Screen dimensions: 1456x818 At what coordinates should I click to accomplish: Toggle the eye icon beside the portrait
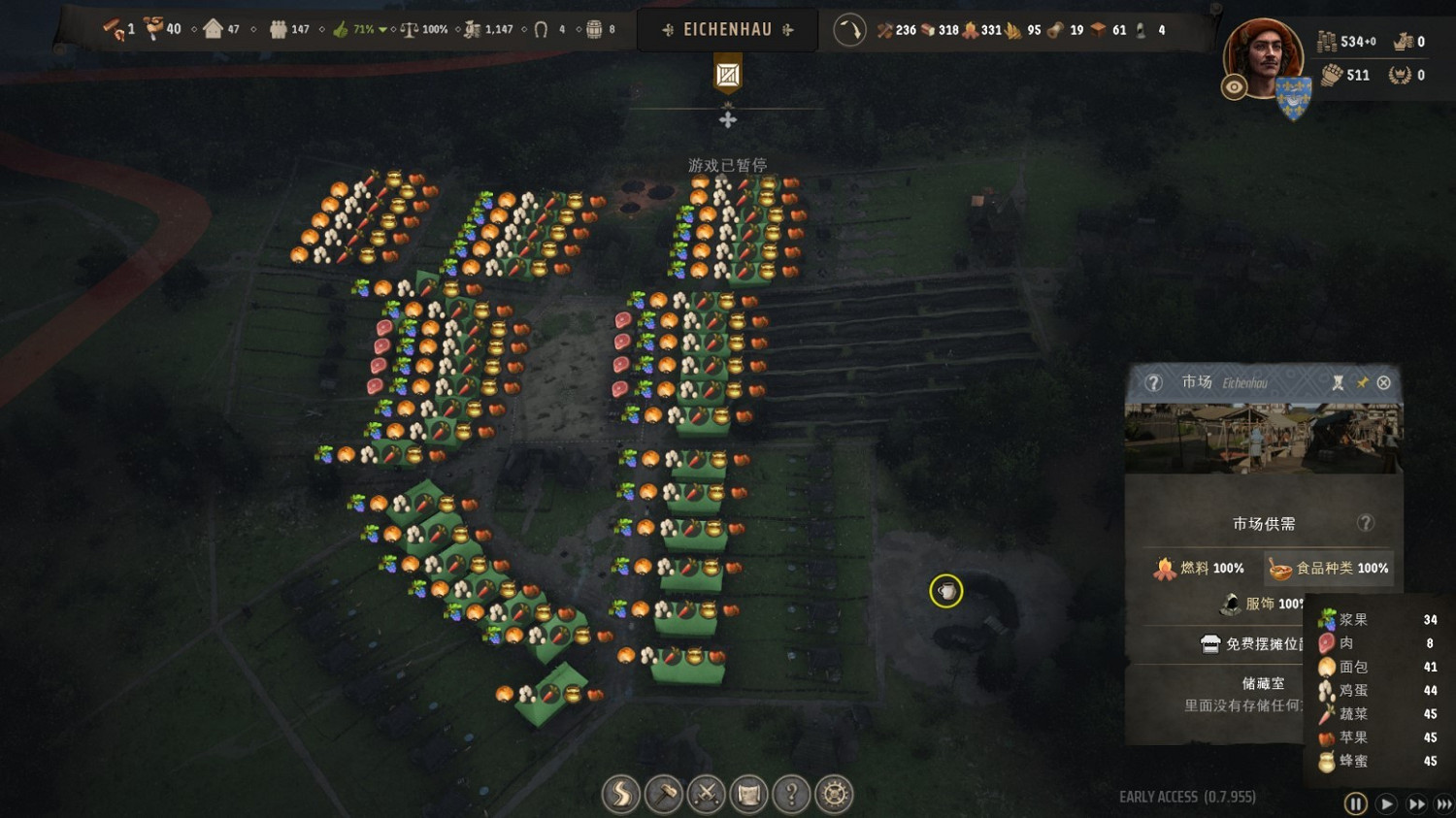tap(1234, 87)
